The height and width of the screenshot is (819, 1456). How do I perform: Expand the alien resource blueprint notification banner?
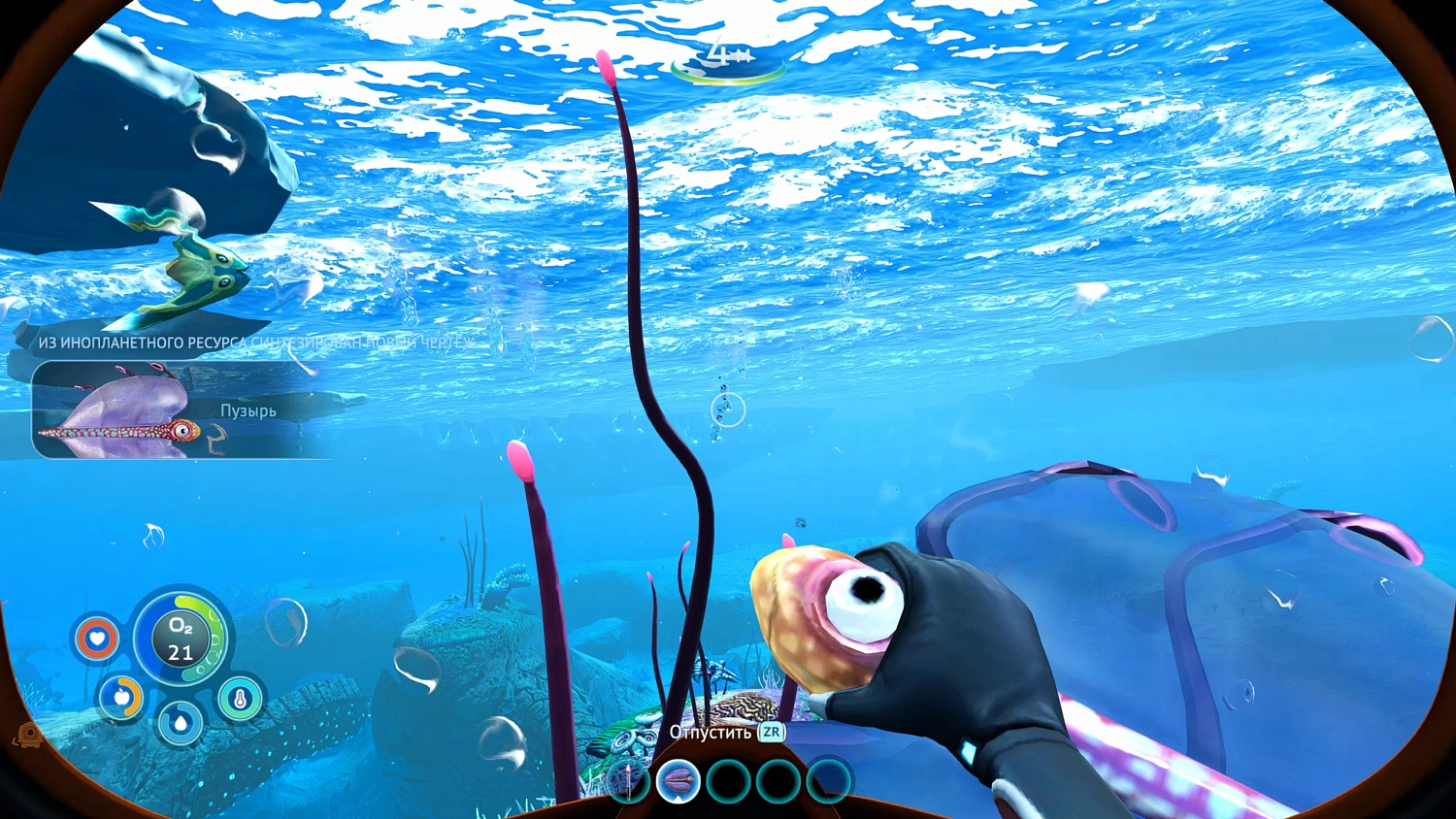point(255,344)
